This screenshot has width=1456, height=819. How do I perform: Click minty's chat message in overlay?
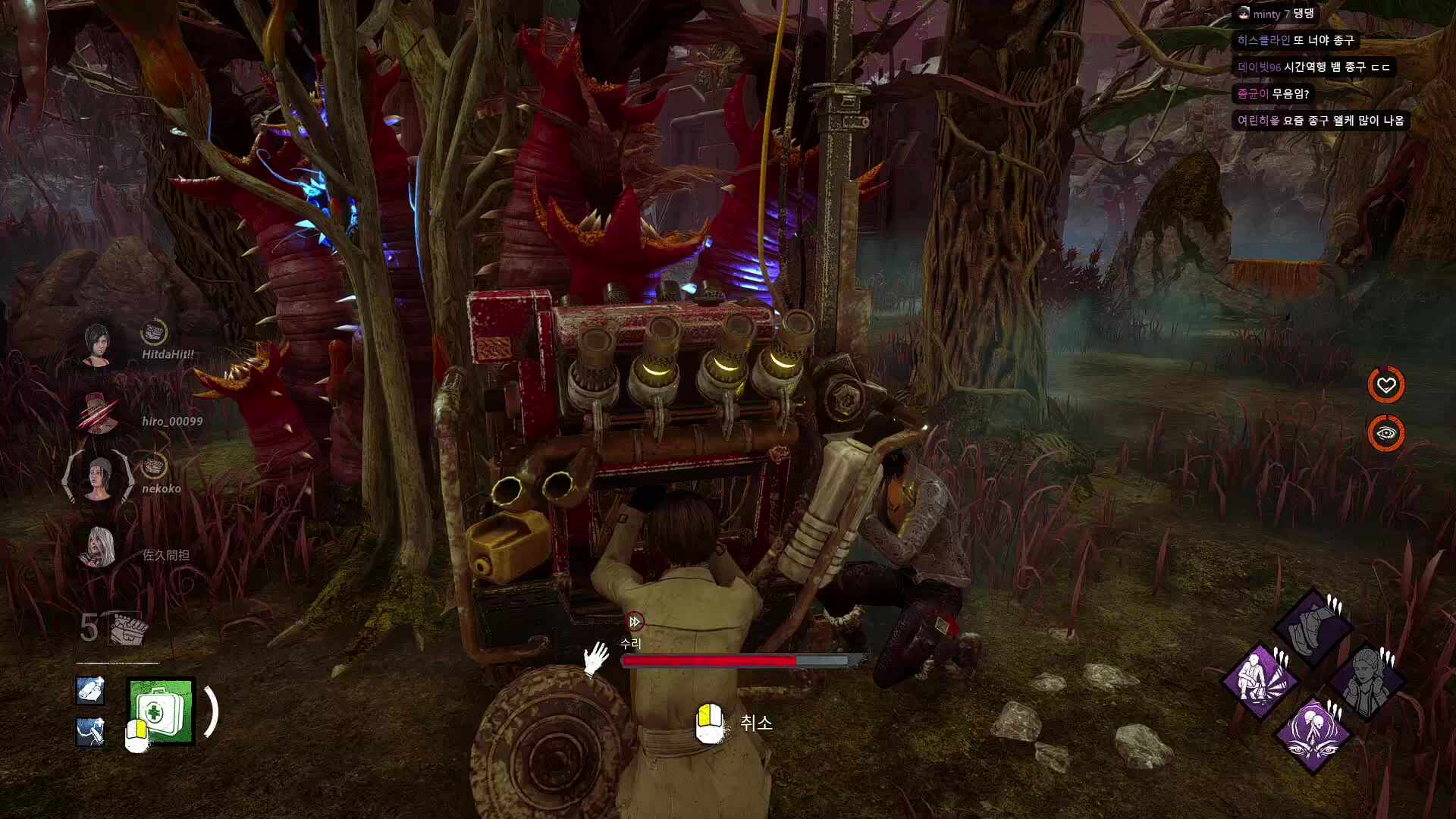[1276, 14]
